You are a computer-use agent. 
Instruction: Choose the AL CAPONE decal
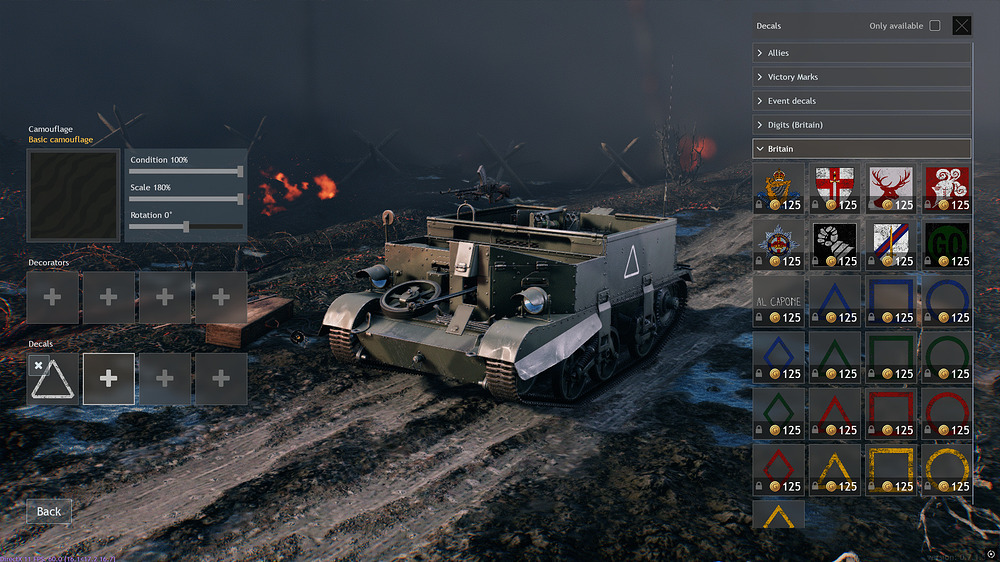[778, 302]
